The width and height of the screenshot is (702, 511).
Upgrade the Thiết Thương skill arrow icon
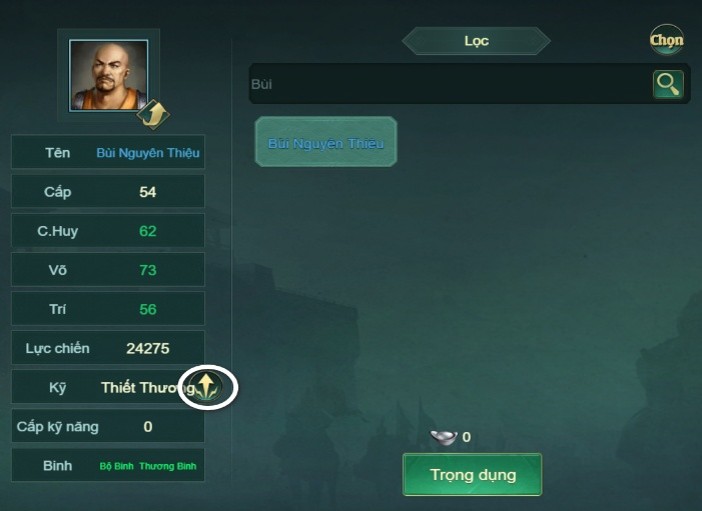click(x=207, y=387)
